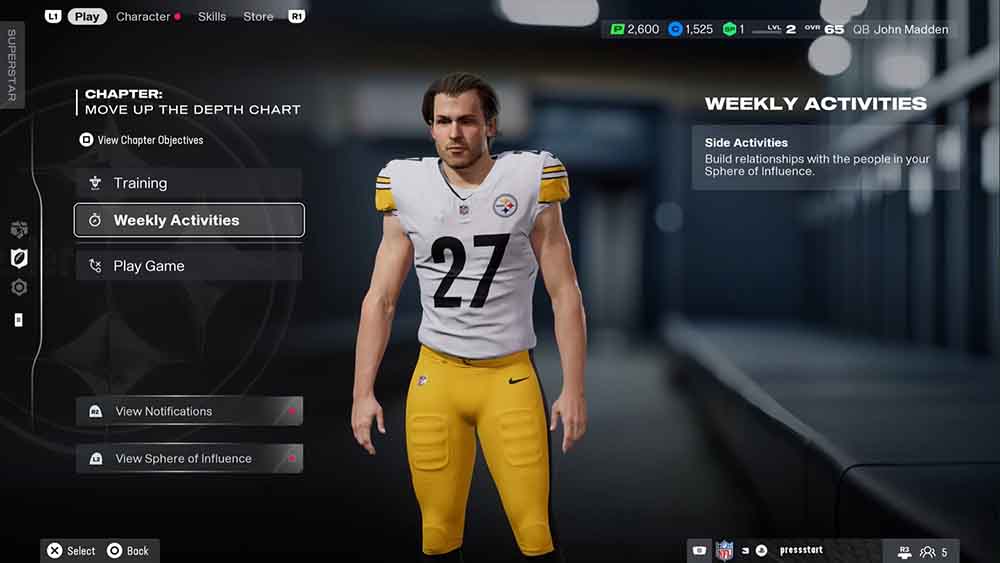Show View Sphere of Influence

pos(189,459)
